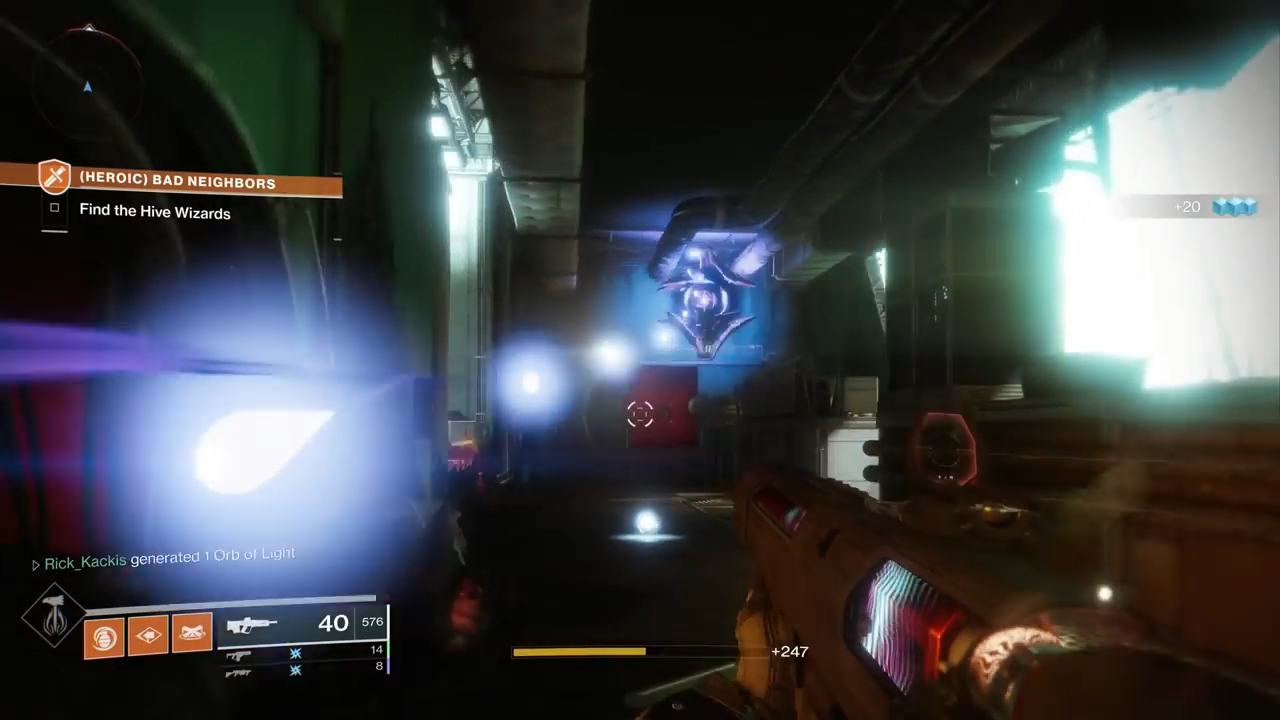Select the equipped primary weapon icon
The height and width of the screenshot is (720, 1280).
click(x=251, y=626)
